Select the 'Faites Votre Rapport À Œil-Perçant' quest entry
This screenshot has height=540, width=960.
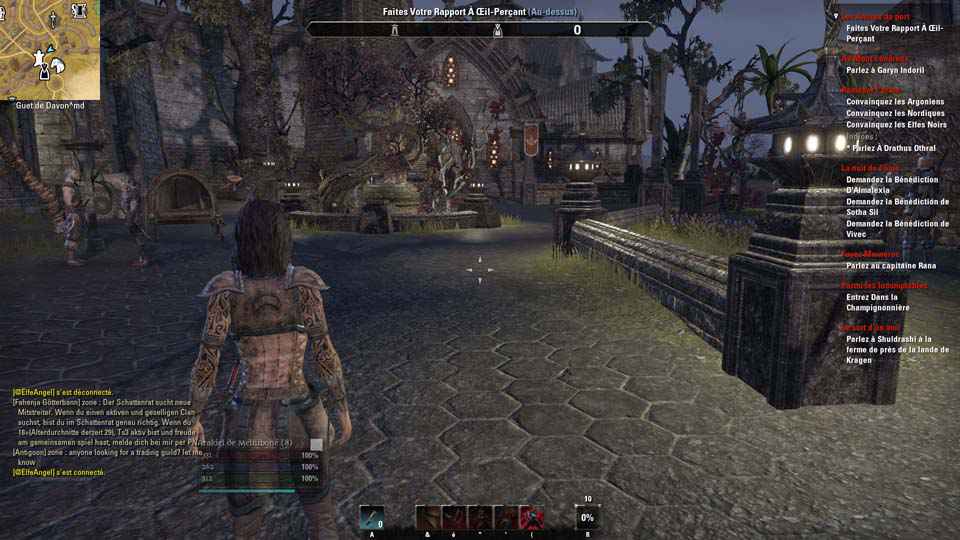[893, 33]
